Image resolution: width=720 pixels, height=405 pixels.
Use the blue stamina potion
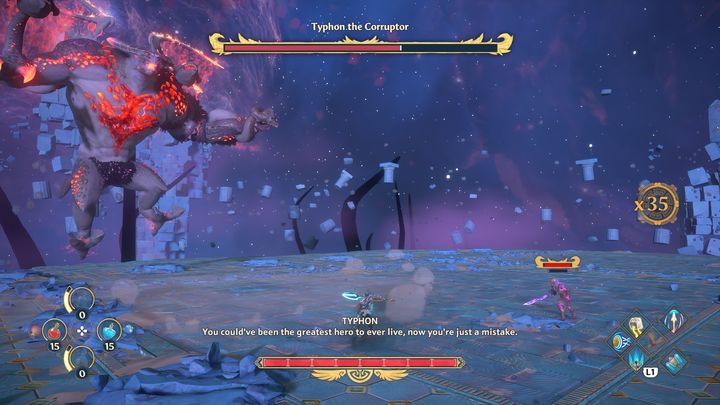(108, 330)
